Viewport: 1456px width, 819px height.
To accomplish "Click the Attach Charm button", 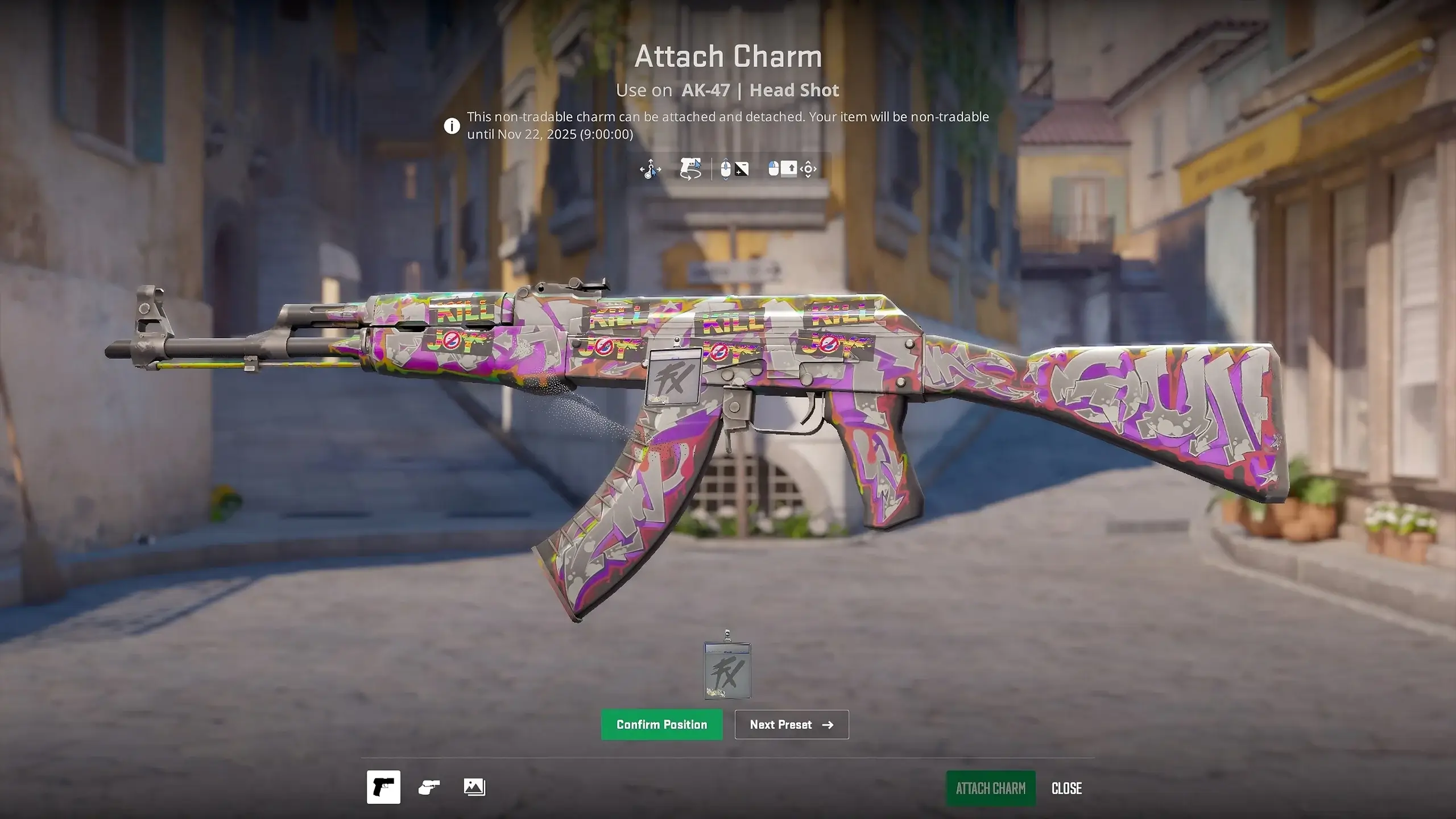I will [x=990, y=788].
